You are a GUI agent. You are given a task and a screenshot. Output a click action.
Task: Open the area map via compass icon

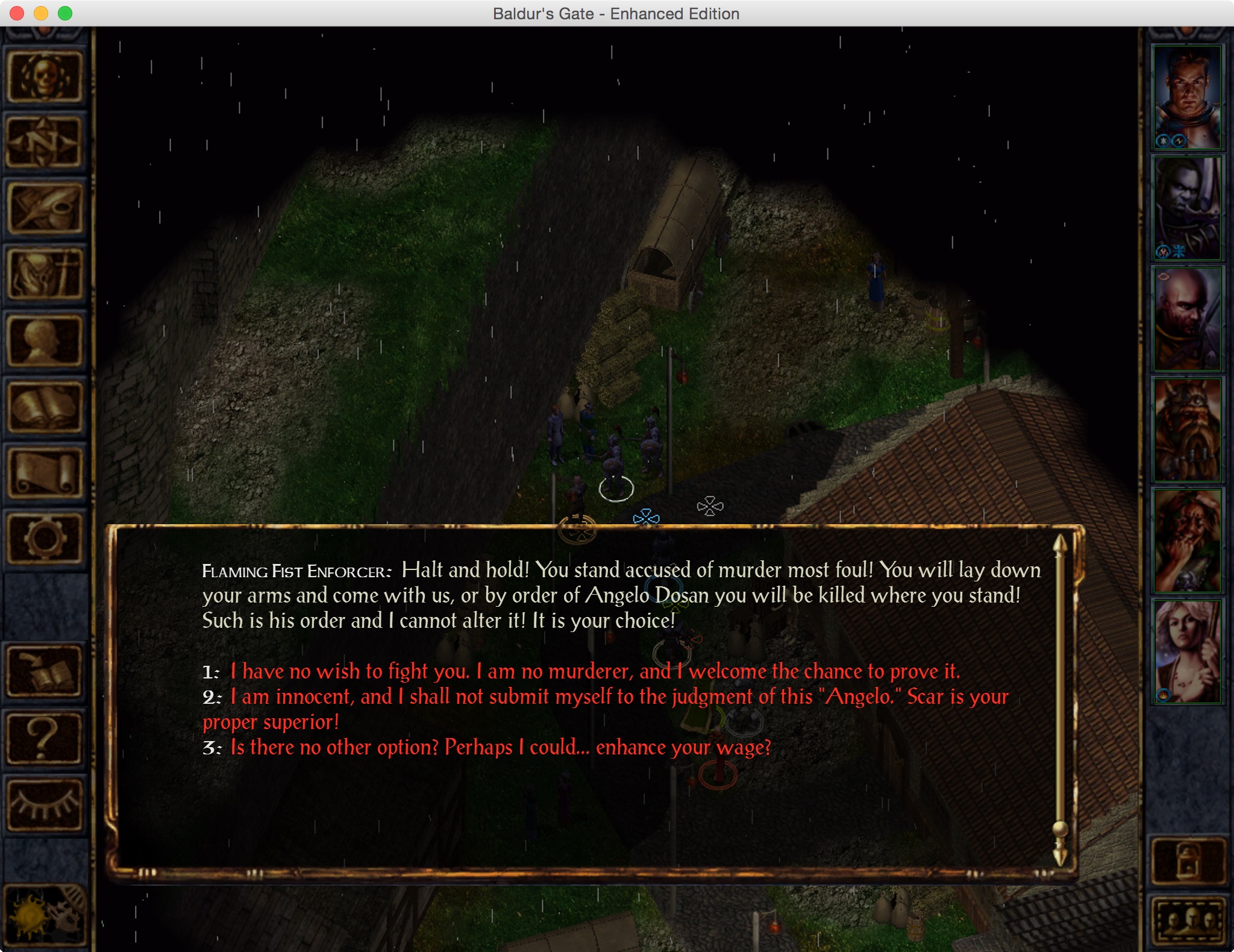[45, 143]
